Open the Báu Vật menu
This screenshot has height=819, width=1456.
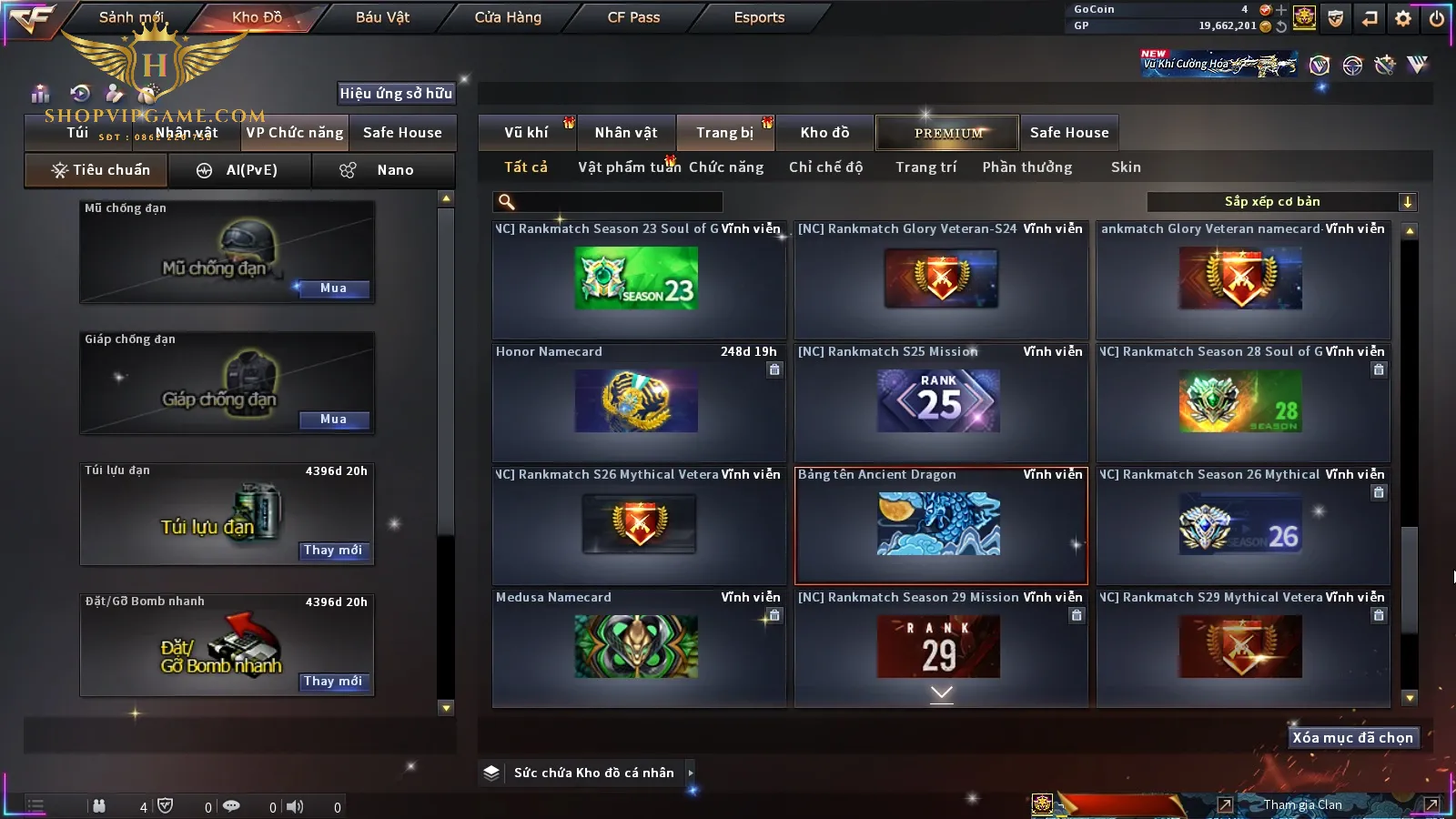382,17
